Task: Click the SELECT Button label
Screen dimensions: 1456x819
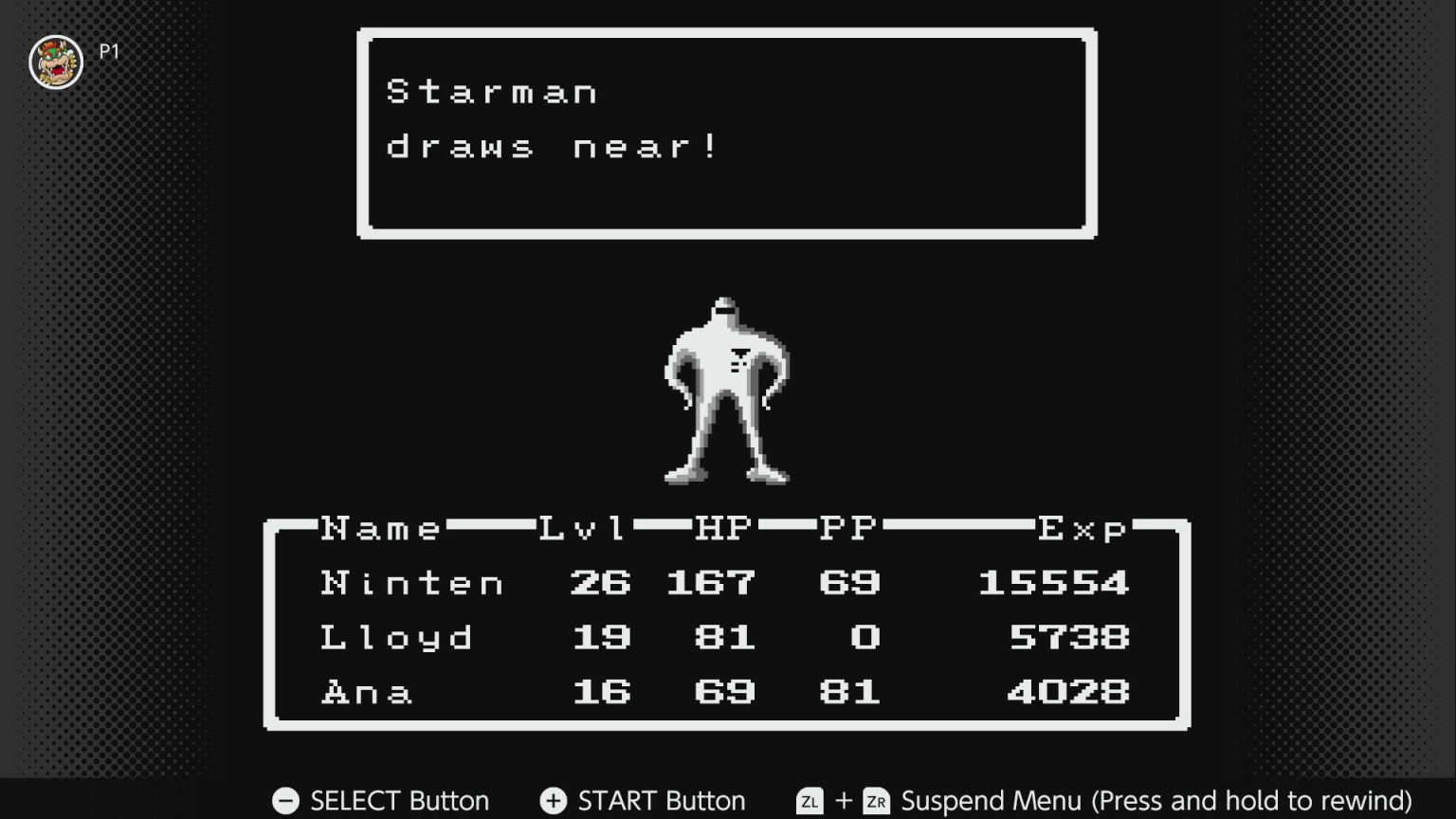Action: [x=398, y=801]
